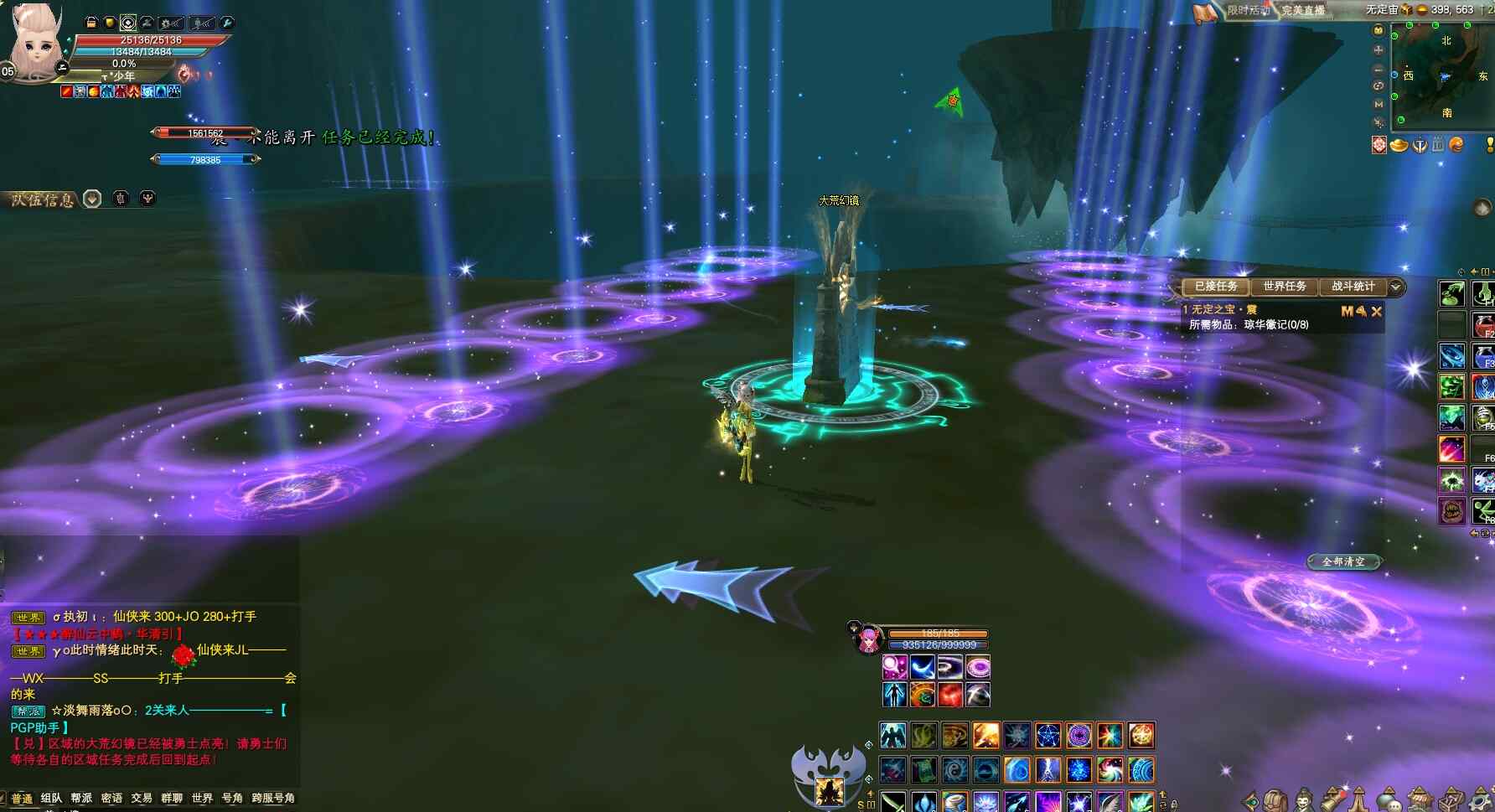This screenshot has width=1495, height=812.
Task: Click the gold ingot shop icon
Action: (1399, 145)
